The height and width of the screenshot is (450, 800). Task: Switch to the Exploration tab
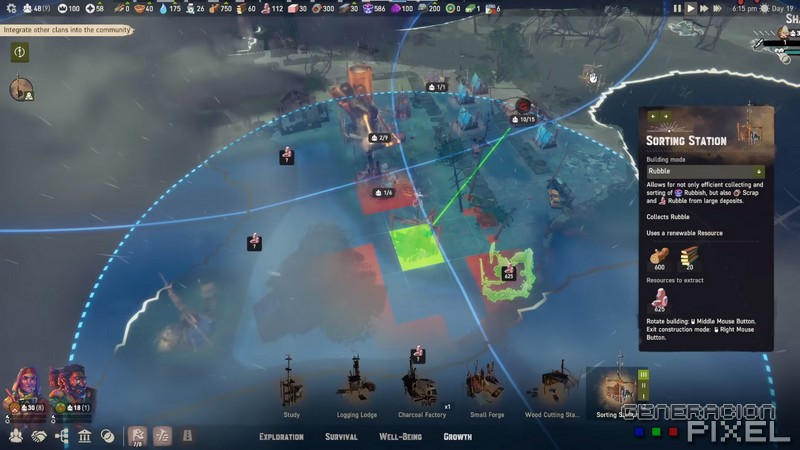pyautogui.click(x=281, y=437)
